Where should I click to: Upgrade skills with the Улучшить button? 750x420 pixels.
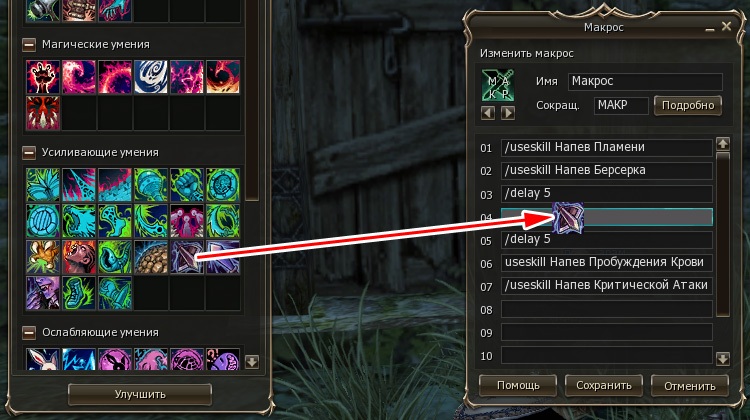139,394
